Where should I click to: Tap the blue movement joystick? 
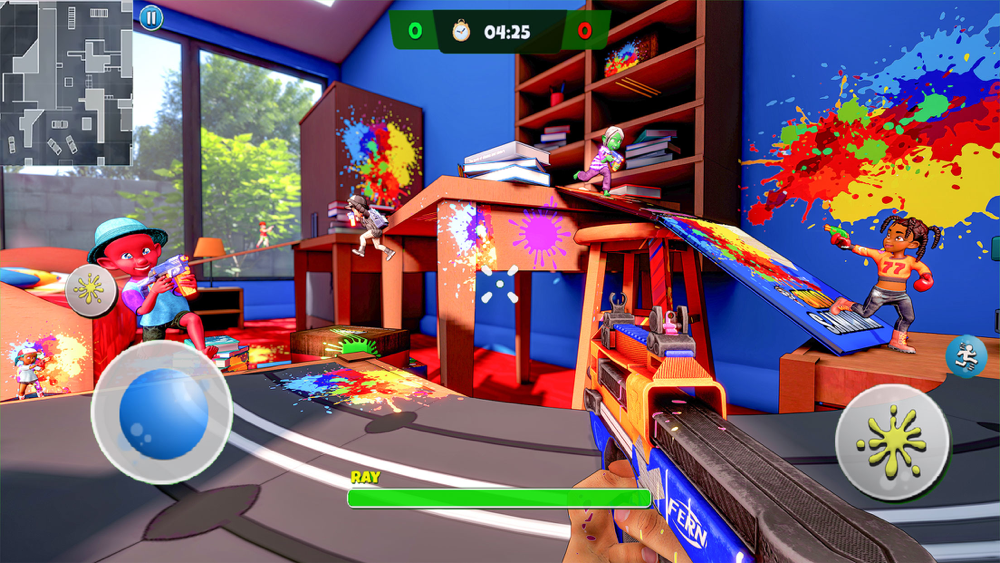163,413
